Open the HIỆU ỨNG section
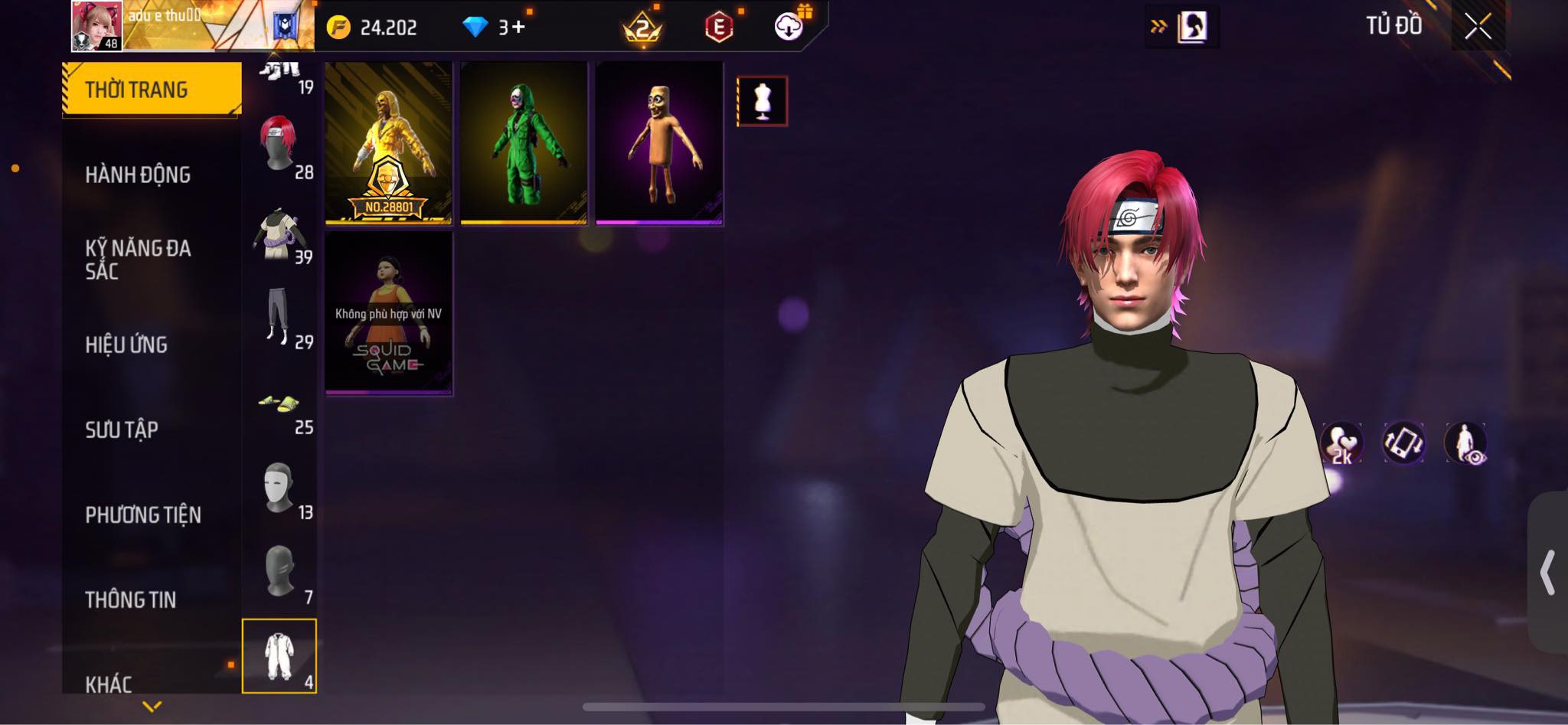The width and height of the screenshot is (1568, 725). 126,345
